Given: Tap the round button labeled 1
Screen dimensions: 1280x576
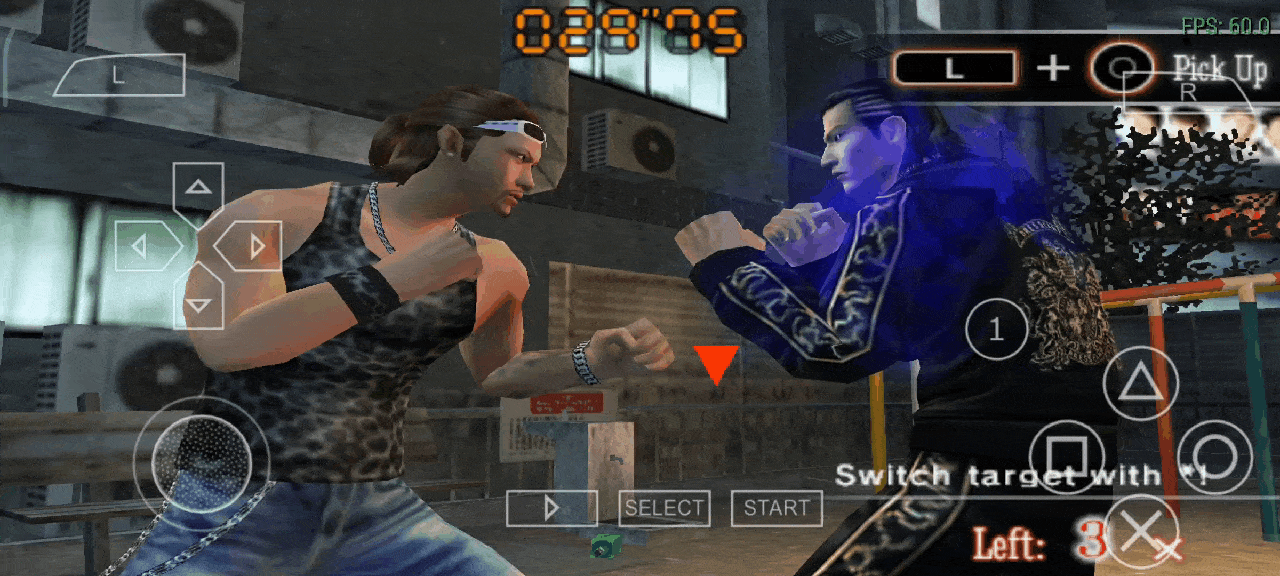Looking at the screenshot, I should (996, 329).
